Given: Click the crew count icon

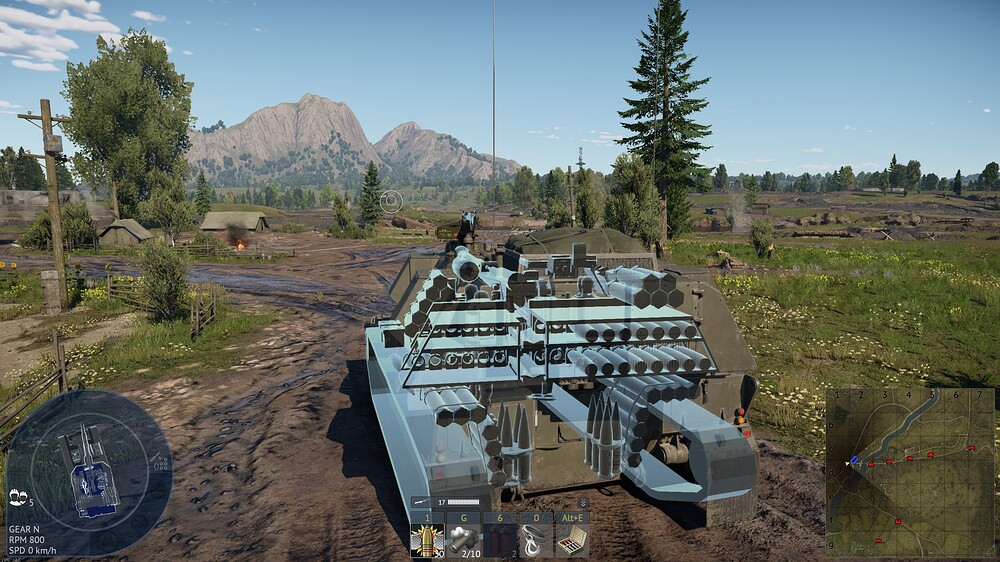Looking at the screenshot, I should (x=17, y=497).
